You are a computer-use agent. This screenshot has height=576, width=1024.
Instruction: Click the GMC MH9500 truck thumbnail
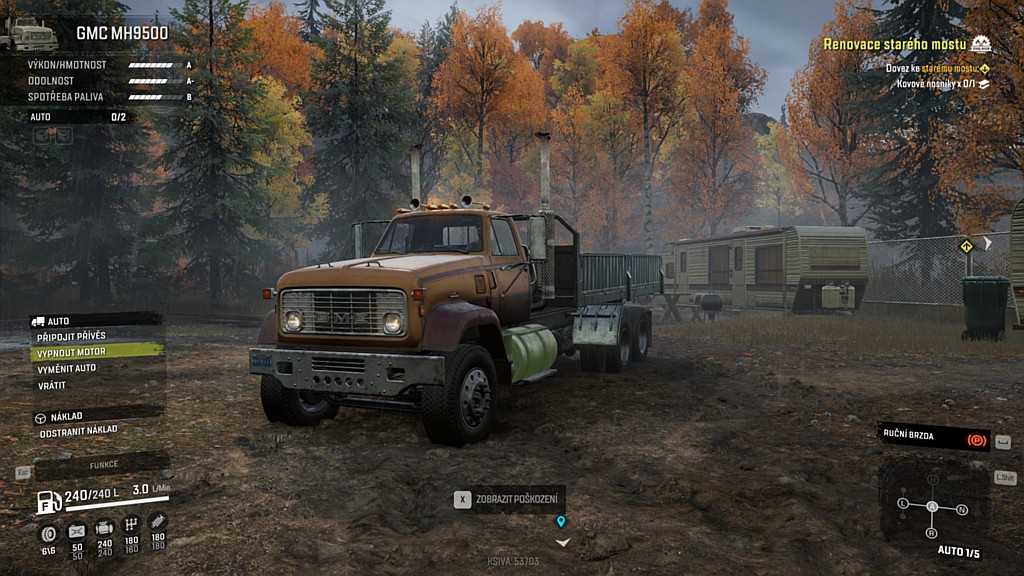coord(30,33)
